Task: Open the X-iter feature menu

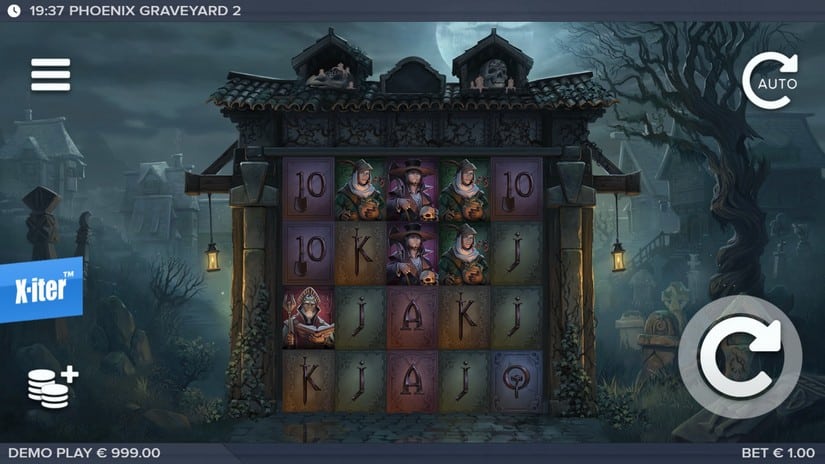Action: coord(40,289)
